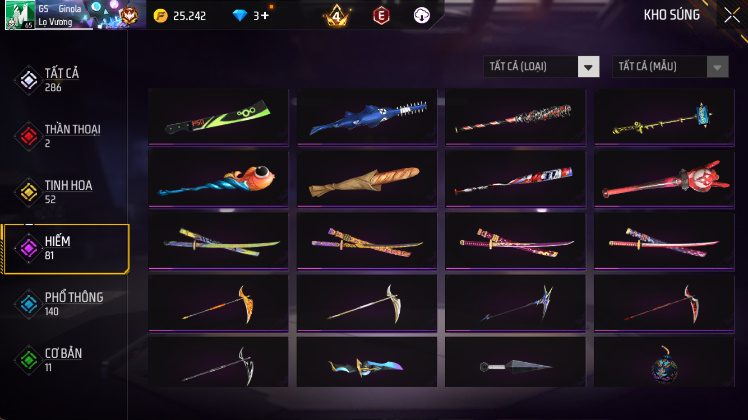Choose the baguette bread weapon skin
The height and width of the screenshot is (420, 748).
tap(367, 180)
